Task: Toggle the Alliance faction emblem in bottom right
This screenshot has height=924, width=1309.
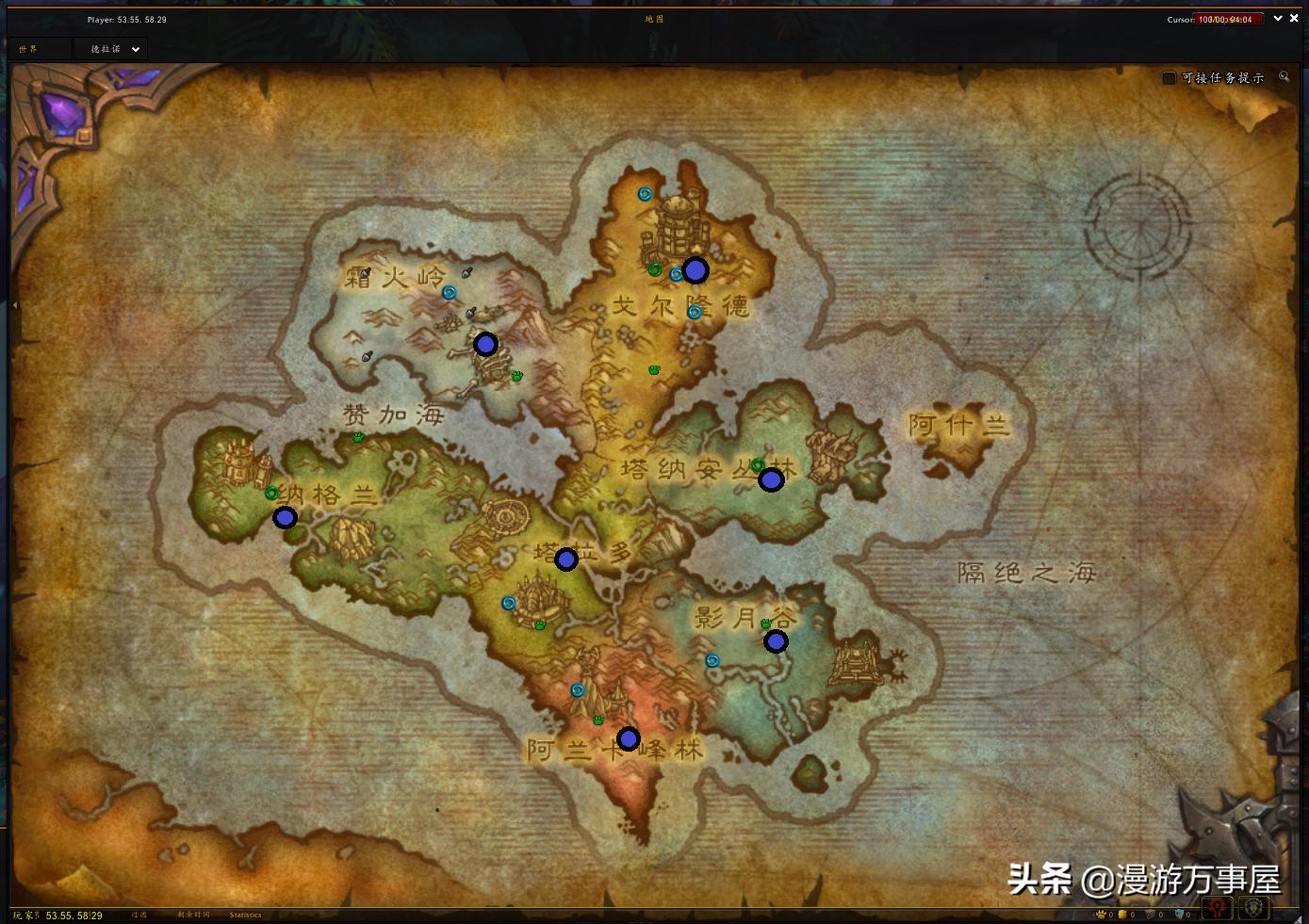Action: coord(1255,911)
